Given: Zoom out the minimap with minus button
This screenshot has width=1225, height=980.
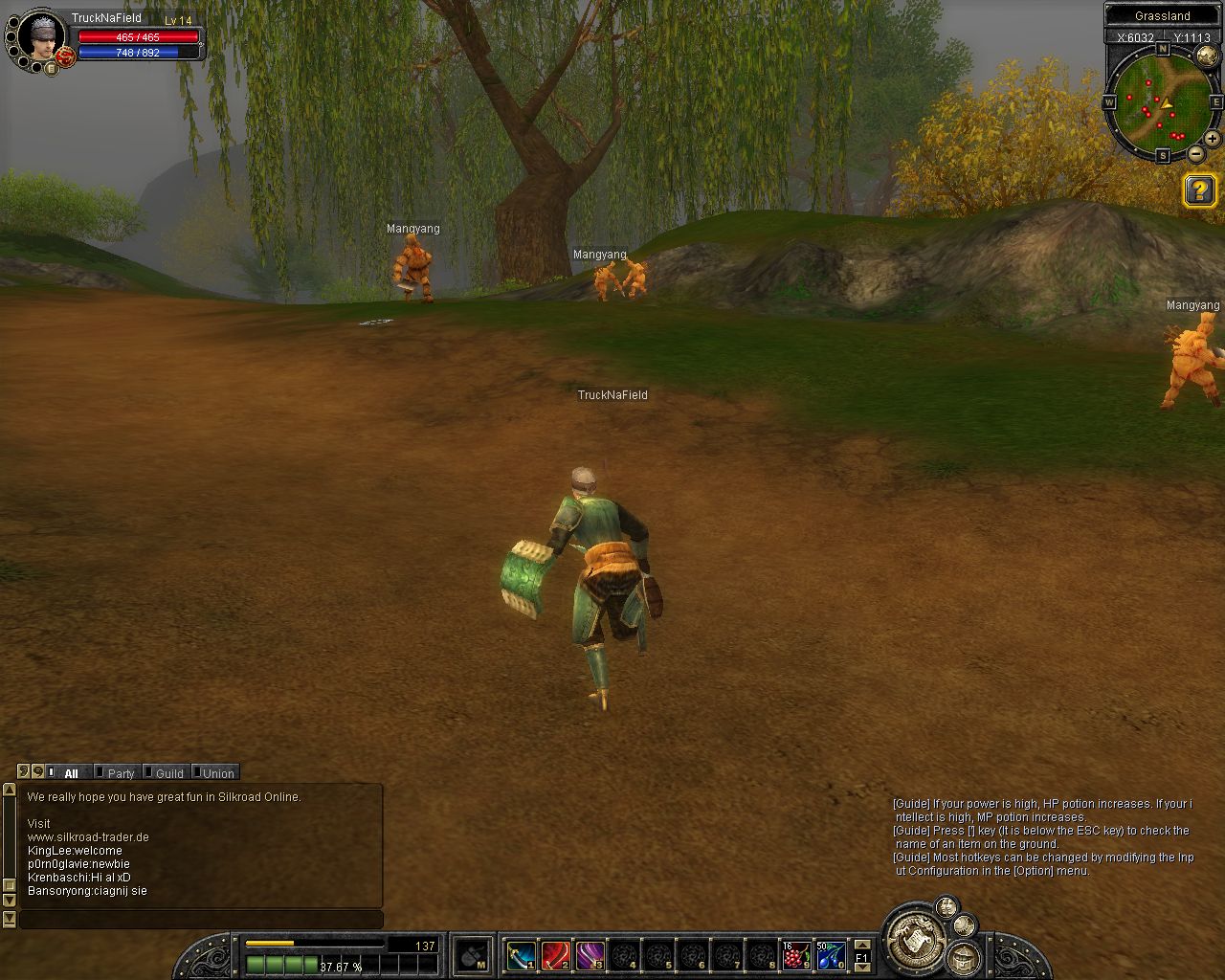Looking at the screenshot, I should point(1196,153).
